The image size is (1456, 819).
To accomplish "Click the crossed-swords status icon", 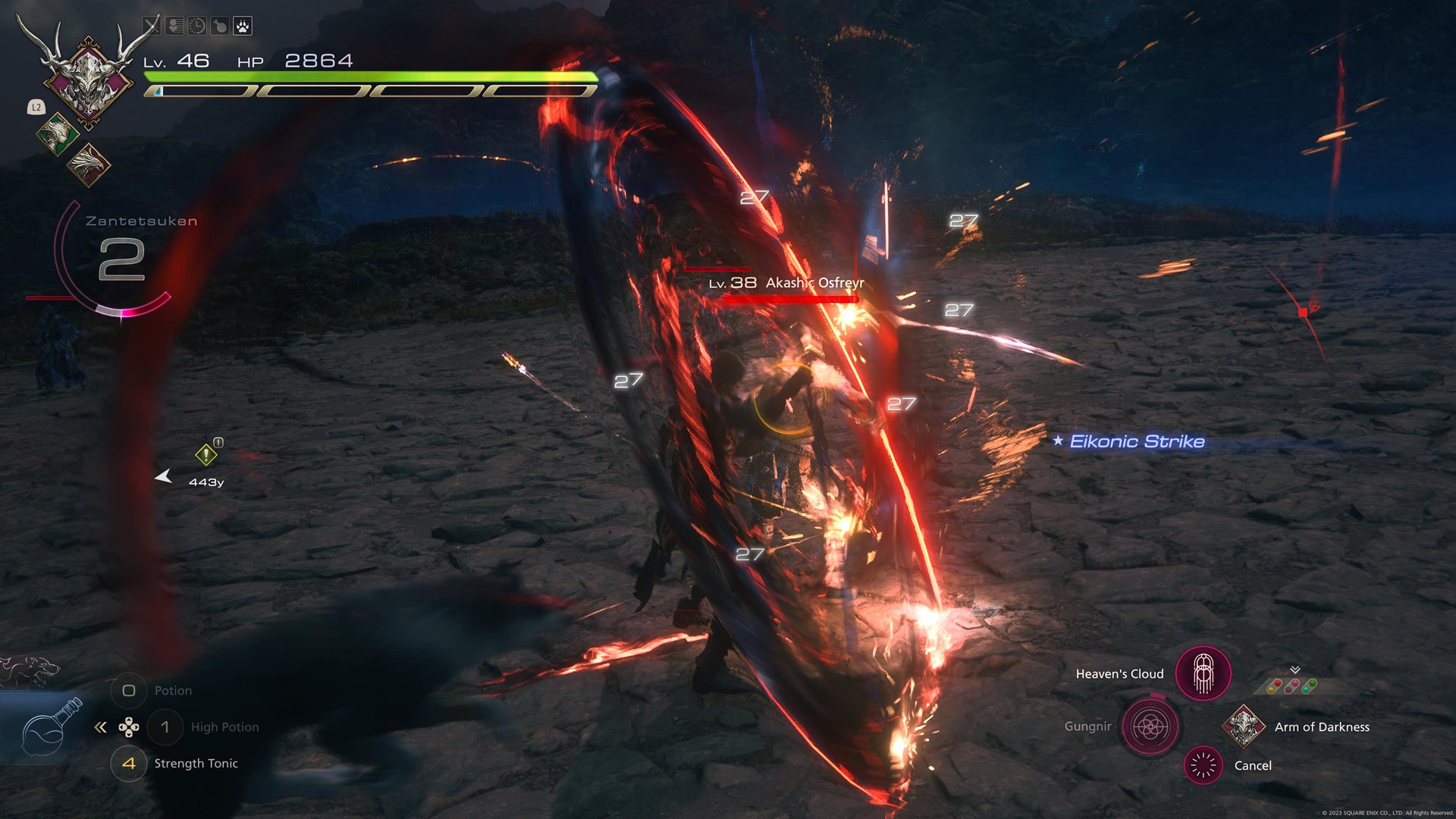I will click(x=153, y=27).
